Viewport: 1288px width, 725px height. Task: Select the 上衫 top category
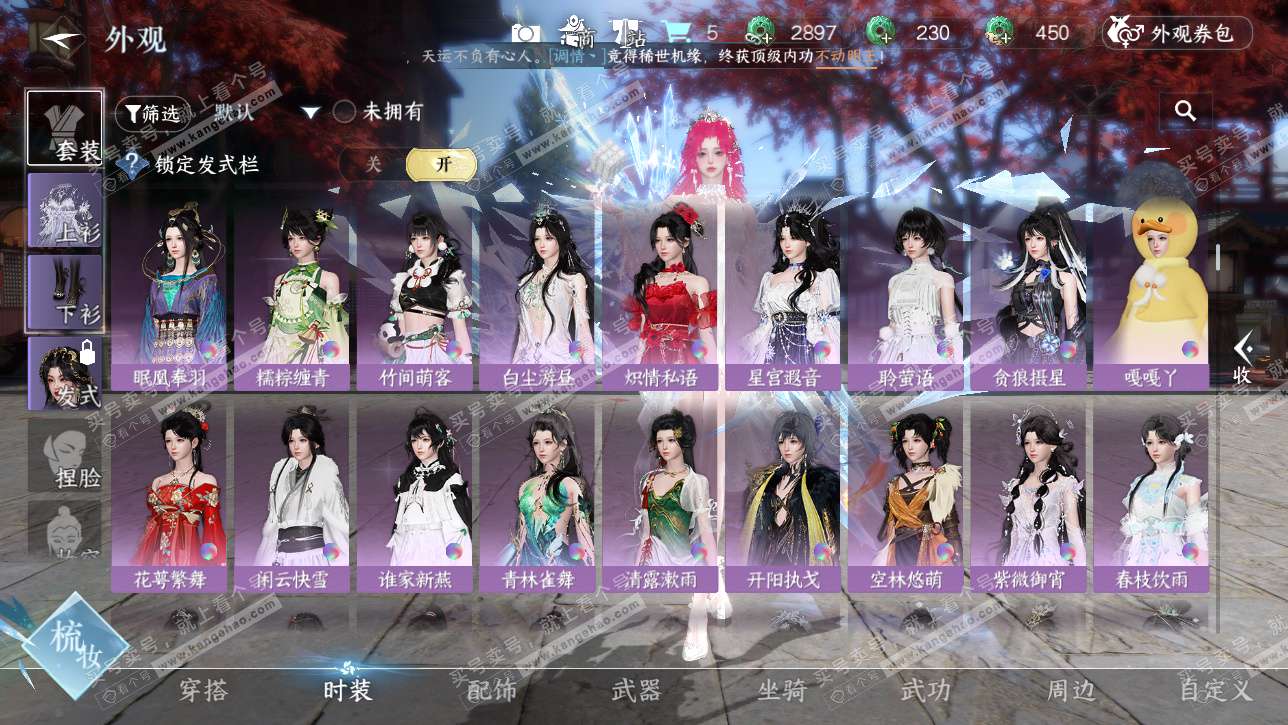point(65,210)
